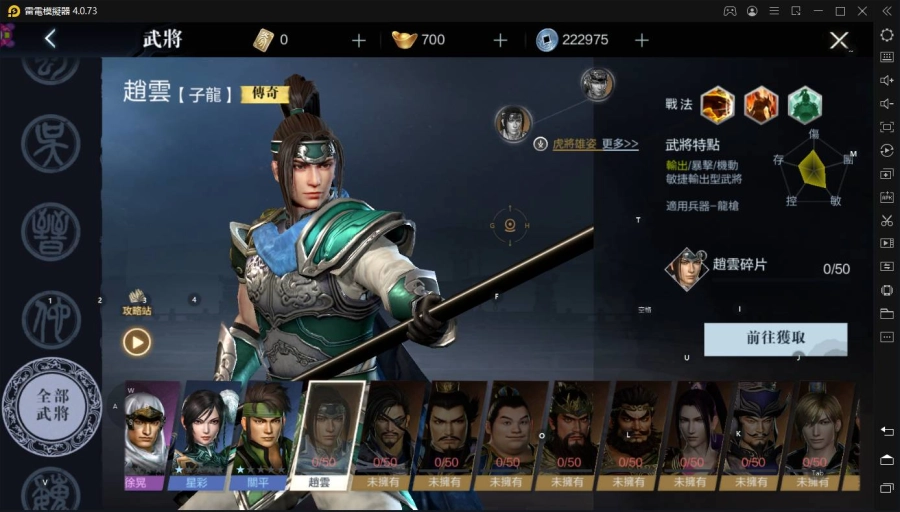This screenshot has width=900, height=512.
Task: Click the 前往獲取 button
Action: pos(775,338)
